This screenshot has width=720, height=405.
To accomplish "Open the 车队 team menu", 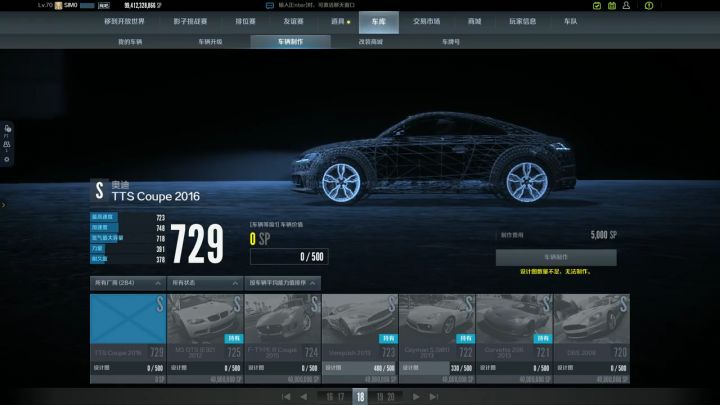I will tap(570, 20).
